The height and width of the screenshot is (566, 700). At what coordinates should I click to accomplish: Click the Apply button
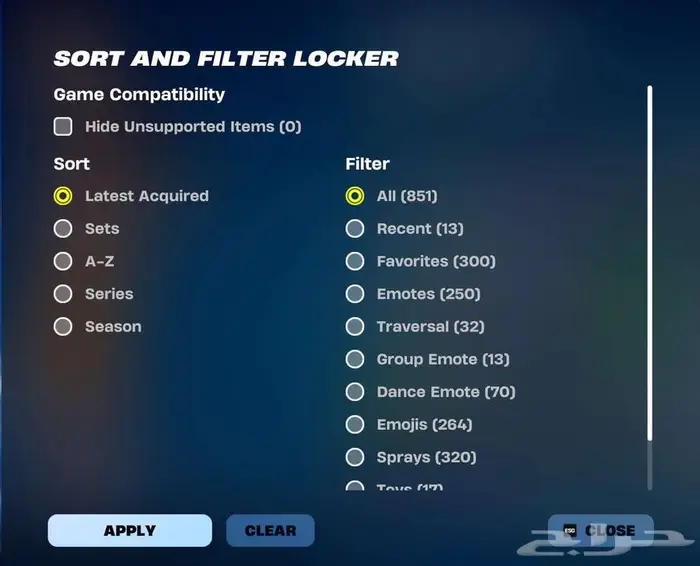coord(130,531)
